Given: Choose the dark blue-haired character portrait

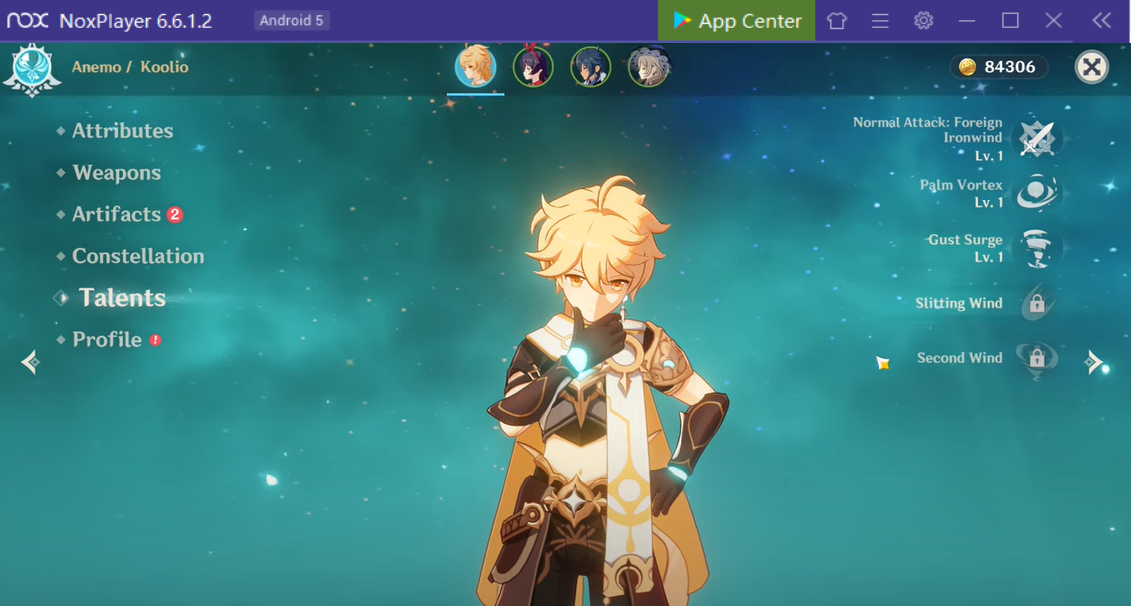Looking at the screenshot, I should (590, 67).
